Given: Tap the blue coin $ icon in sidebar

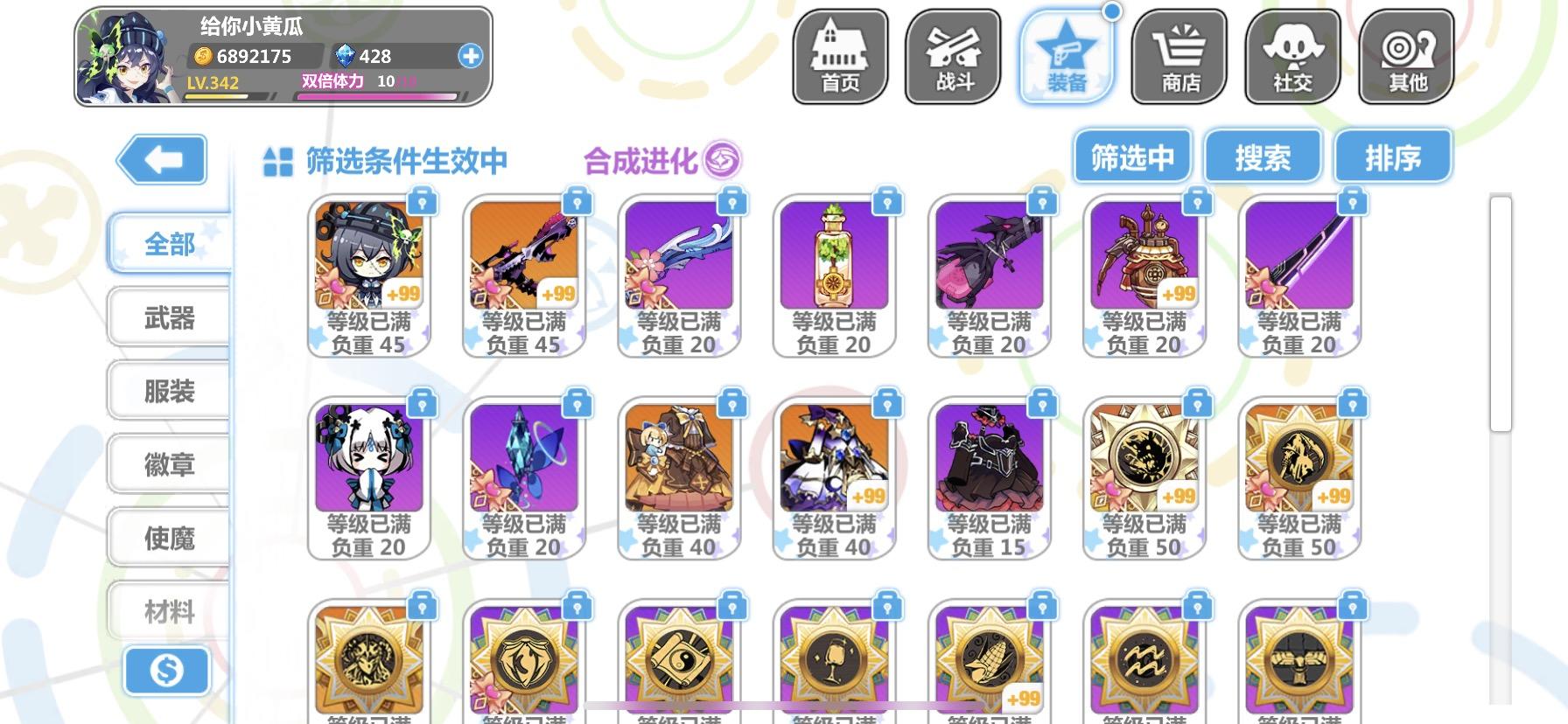Looking at the screenshot, I should point(167,672).
